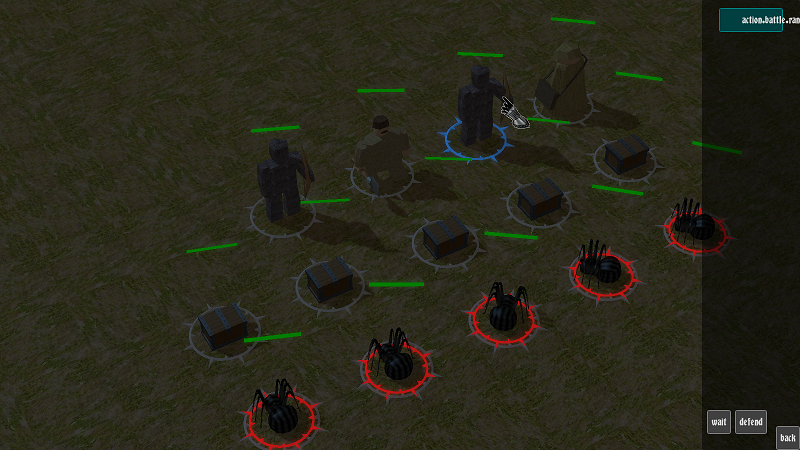Select the defend command
This screenshot has width=800, height=450.
click(751, 422)
